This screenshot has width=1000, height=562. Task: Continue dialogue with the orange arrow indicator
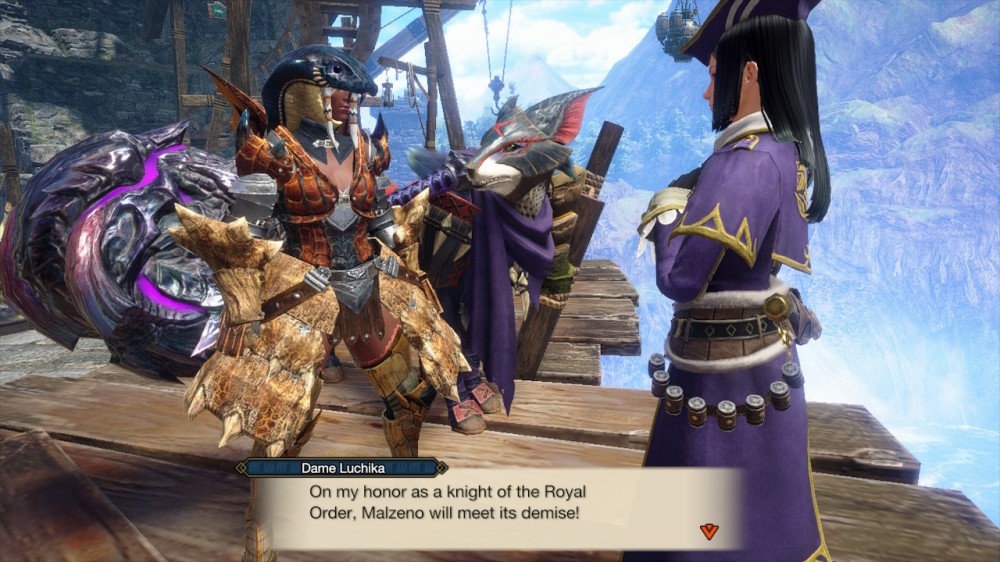709,531
